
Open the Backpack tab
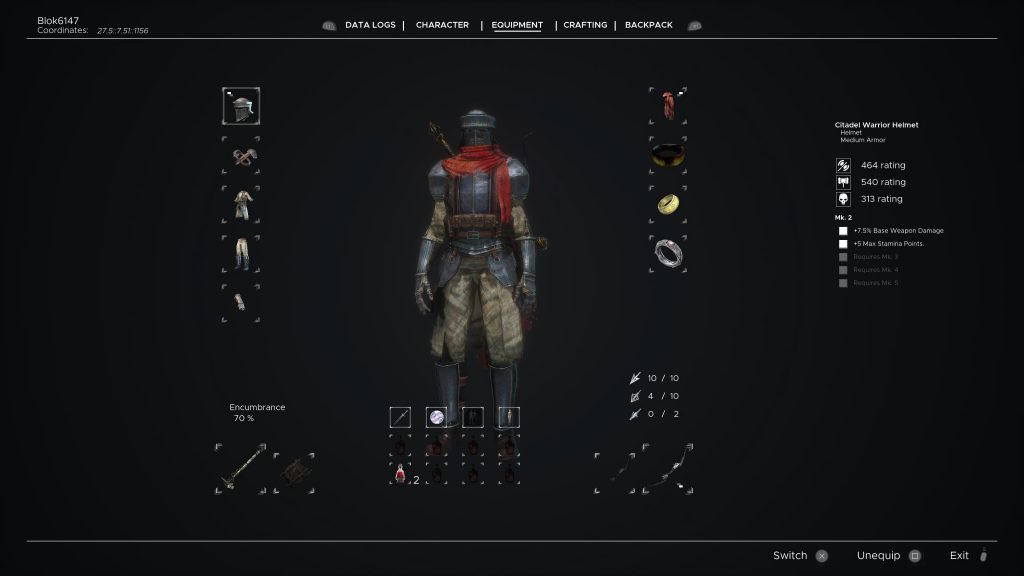650,25
